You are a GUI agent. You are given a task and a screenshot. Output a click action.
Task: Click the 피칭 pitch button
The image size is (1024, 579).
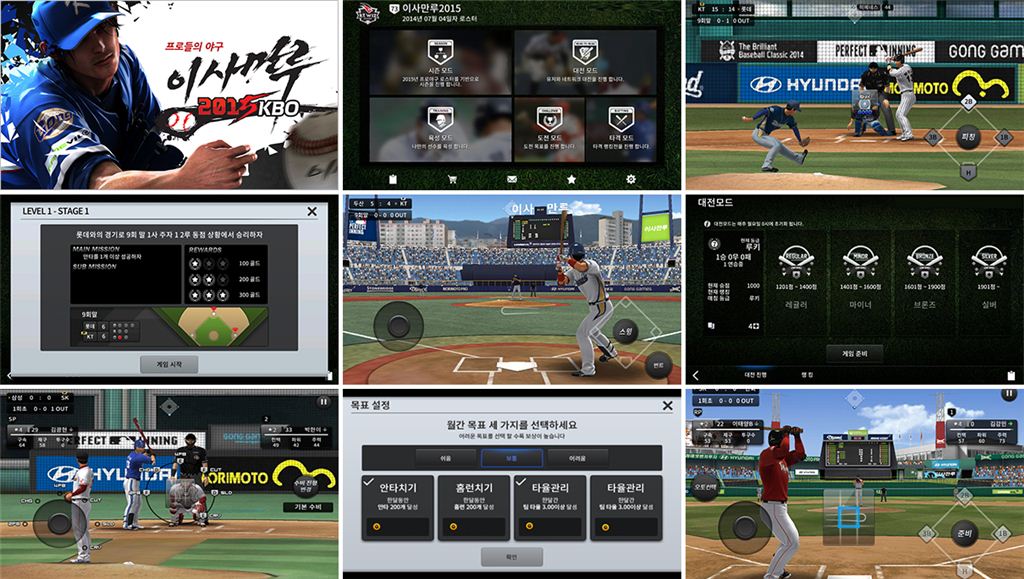pos(967,137)
